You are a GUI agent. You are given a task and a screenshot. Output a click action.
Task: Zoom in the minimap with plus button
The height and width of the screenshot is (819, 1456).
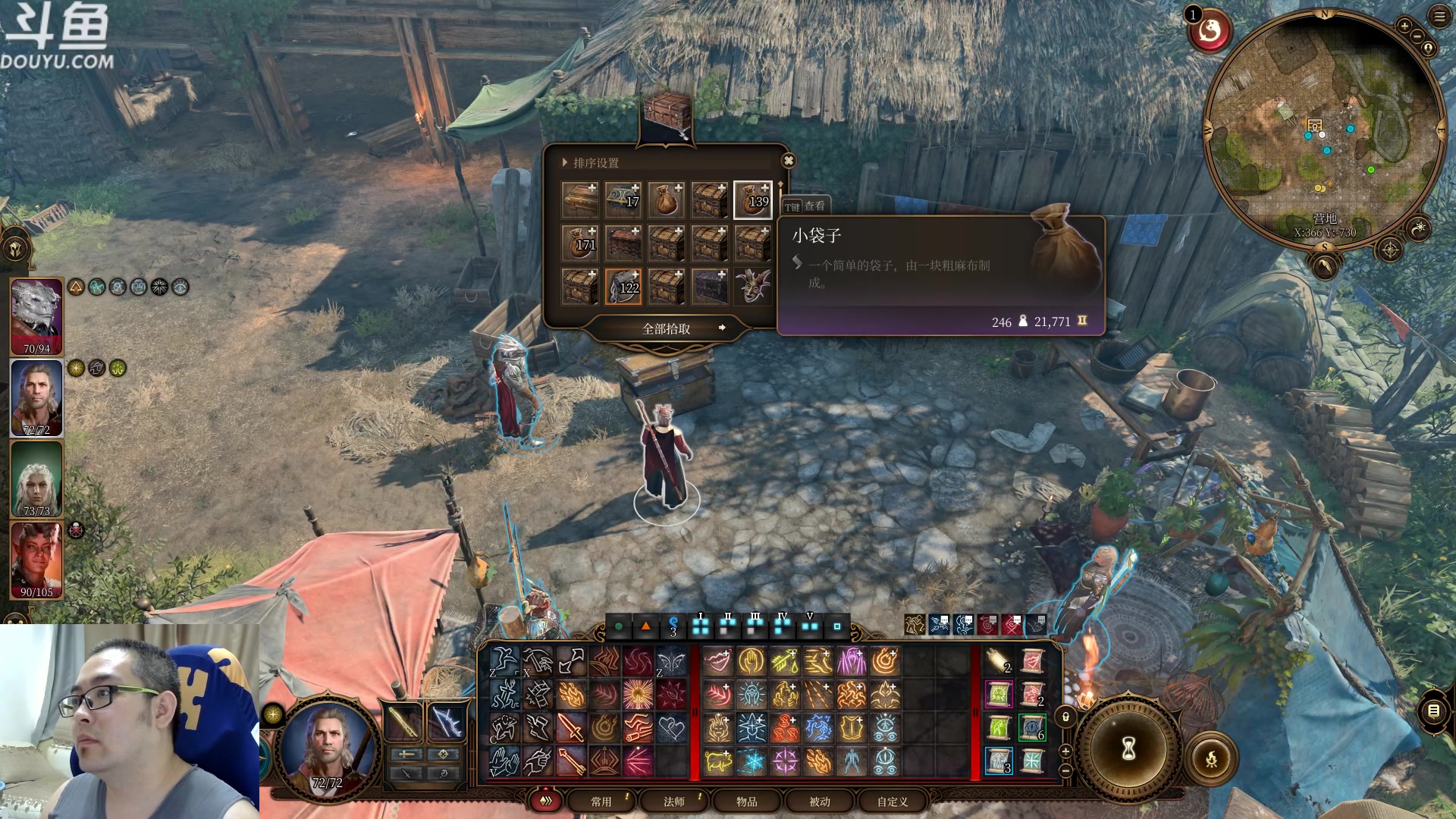pos(1404,26)
